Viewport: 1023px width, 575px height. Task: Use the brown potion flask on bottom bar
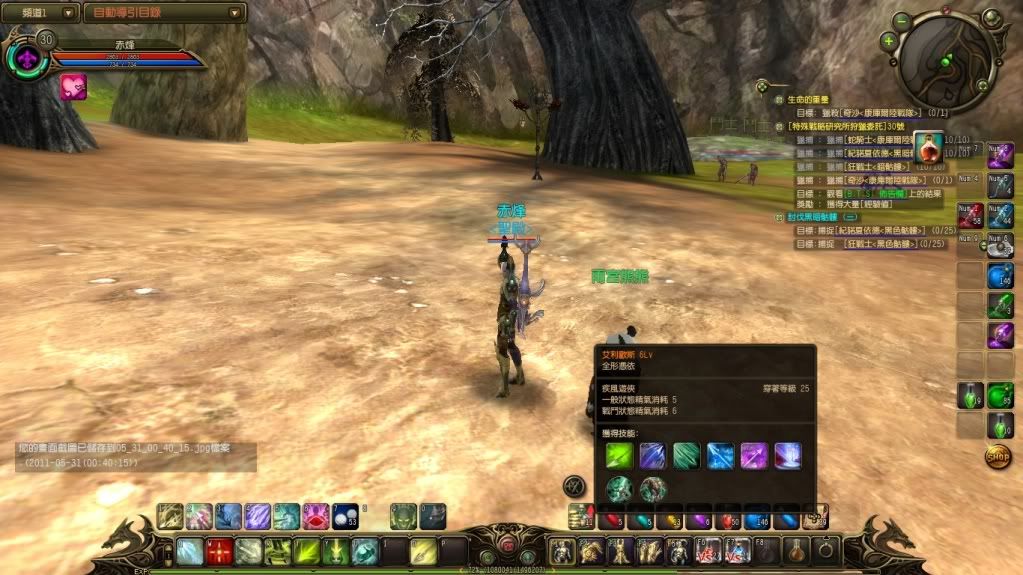click(797, 550)
